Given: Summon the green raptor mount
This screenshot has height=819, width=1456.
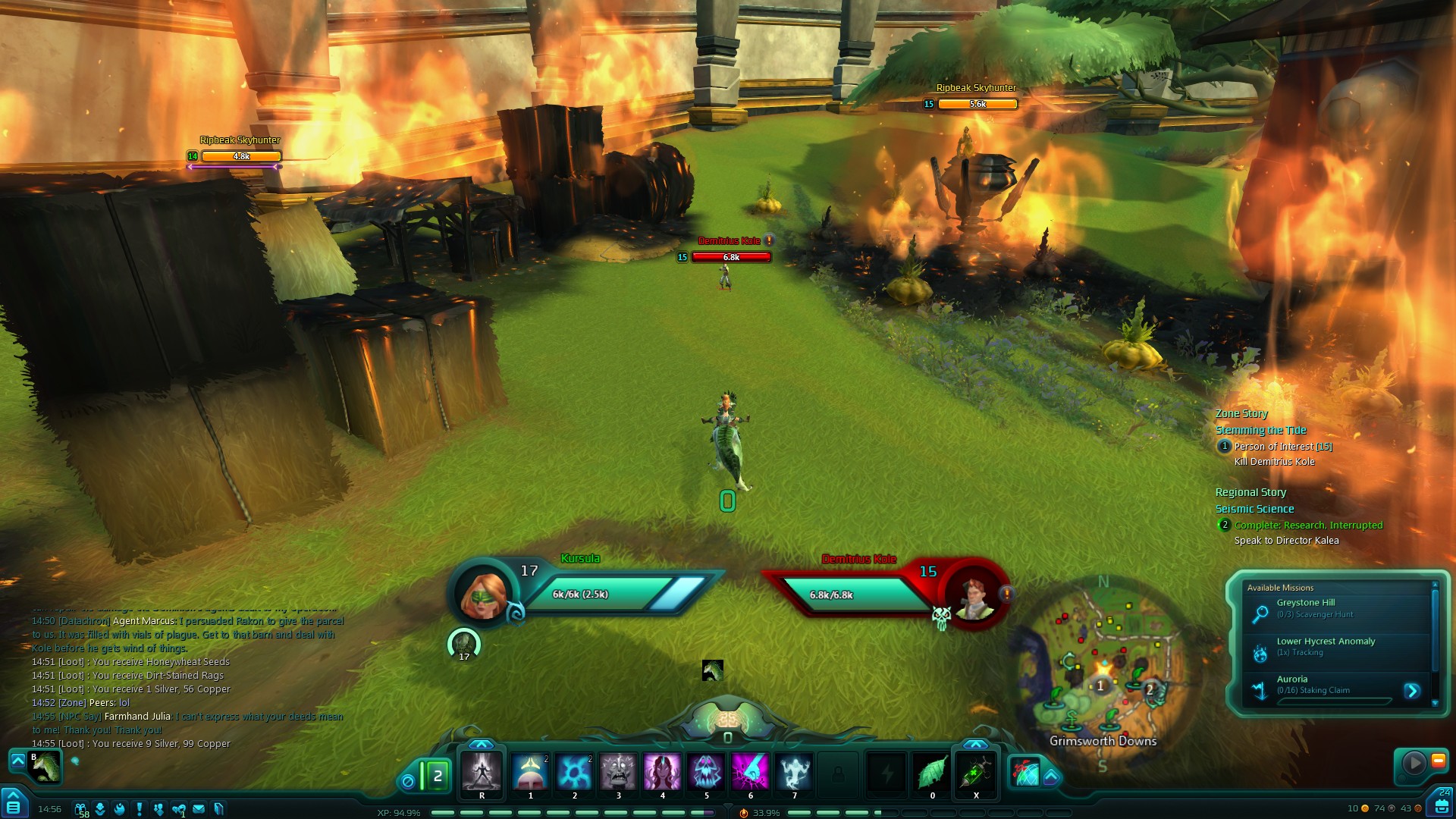Looking at the screenshot, I should pos(45,766).
